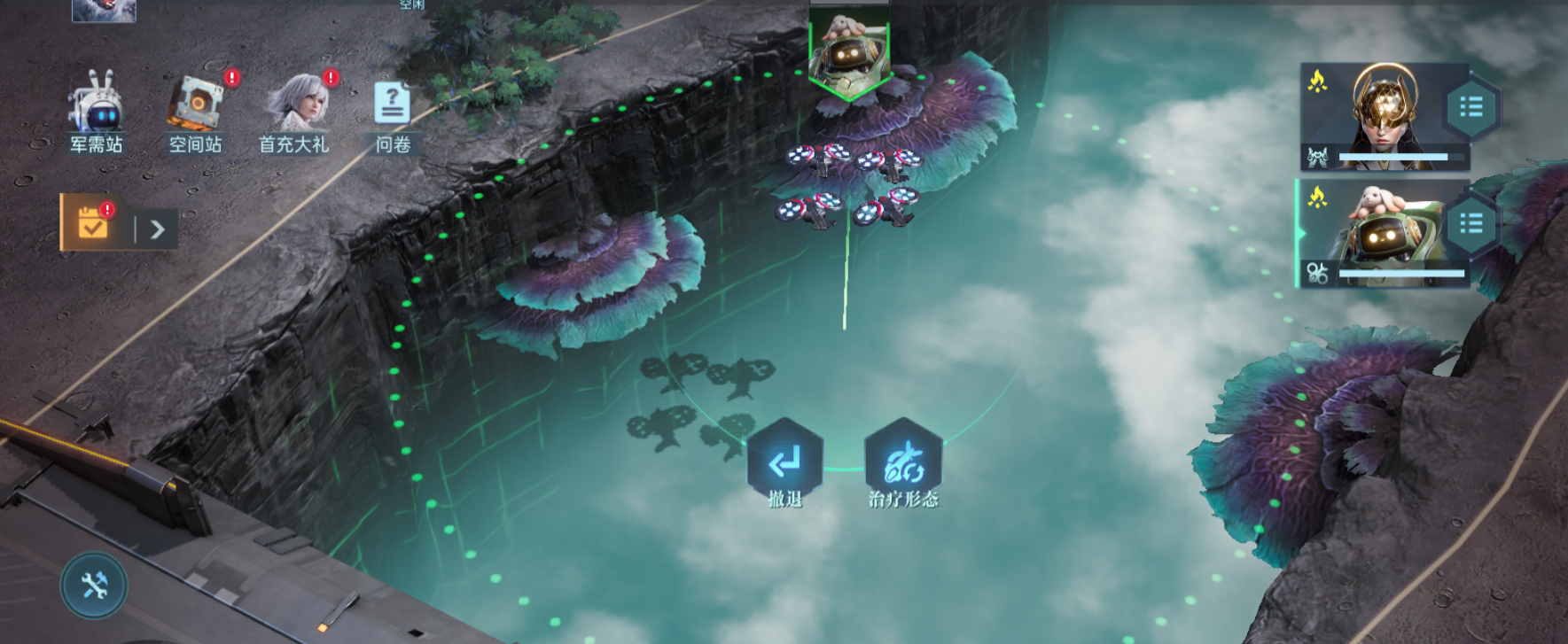Order the squad to 撤退 retreat
1568x644 pixels.
click(784, 463)
